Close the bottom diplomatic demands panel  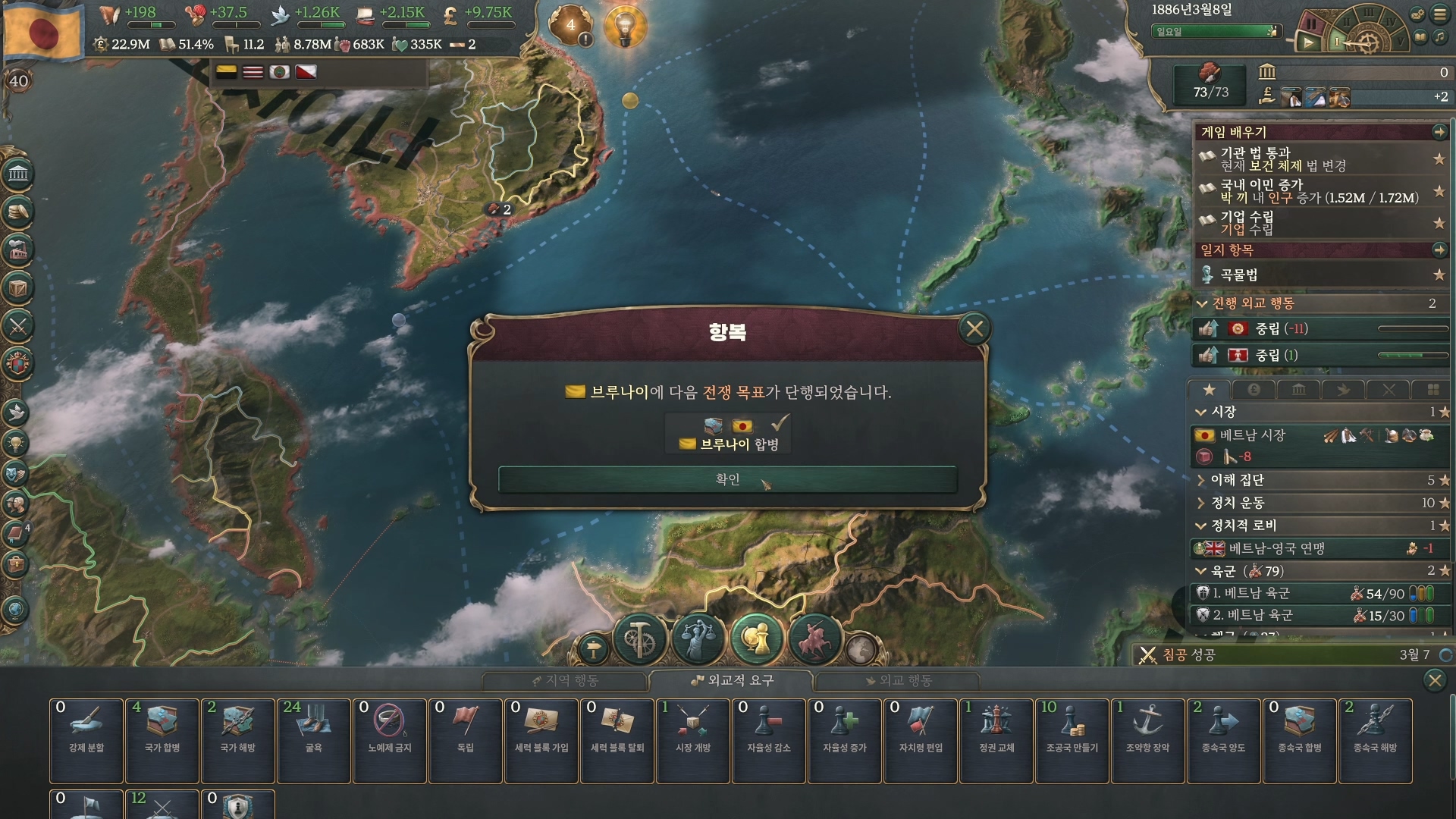(x=1435, y=680)
